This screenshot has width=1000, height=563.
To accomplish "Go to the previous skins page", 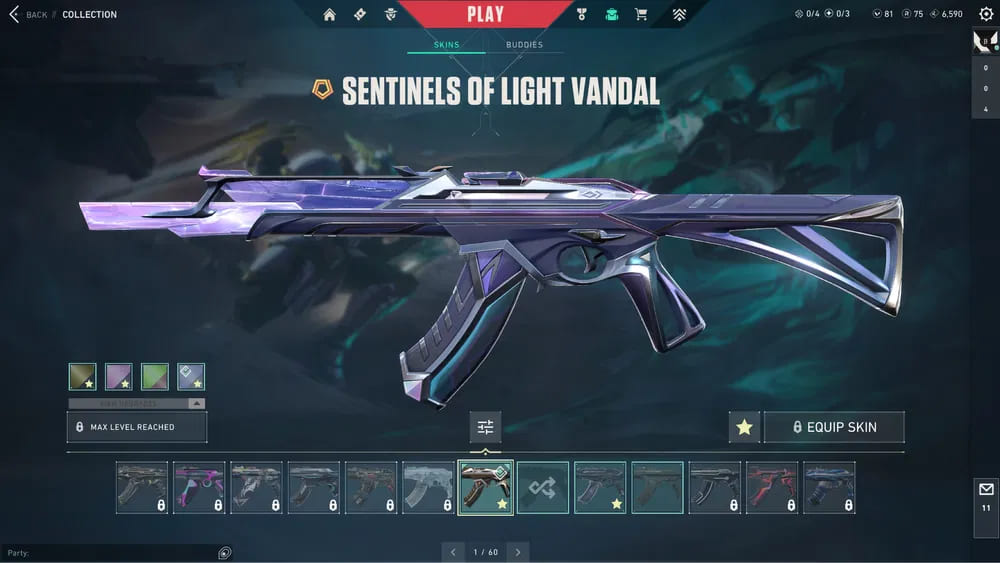I will coord(453,552).
